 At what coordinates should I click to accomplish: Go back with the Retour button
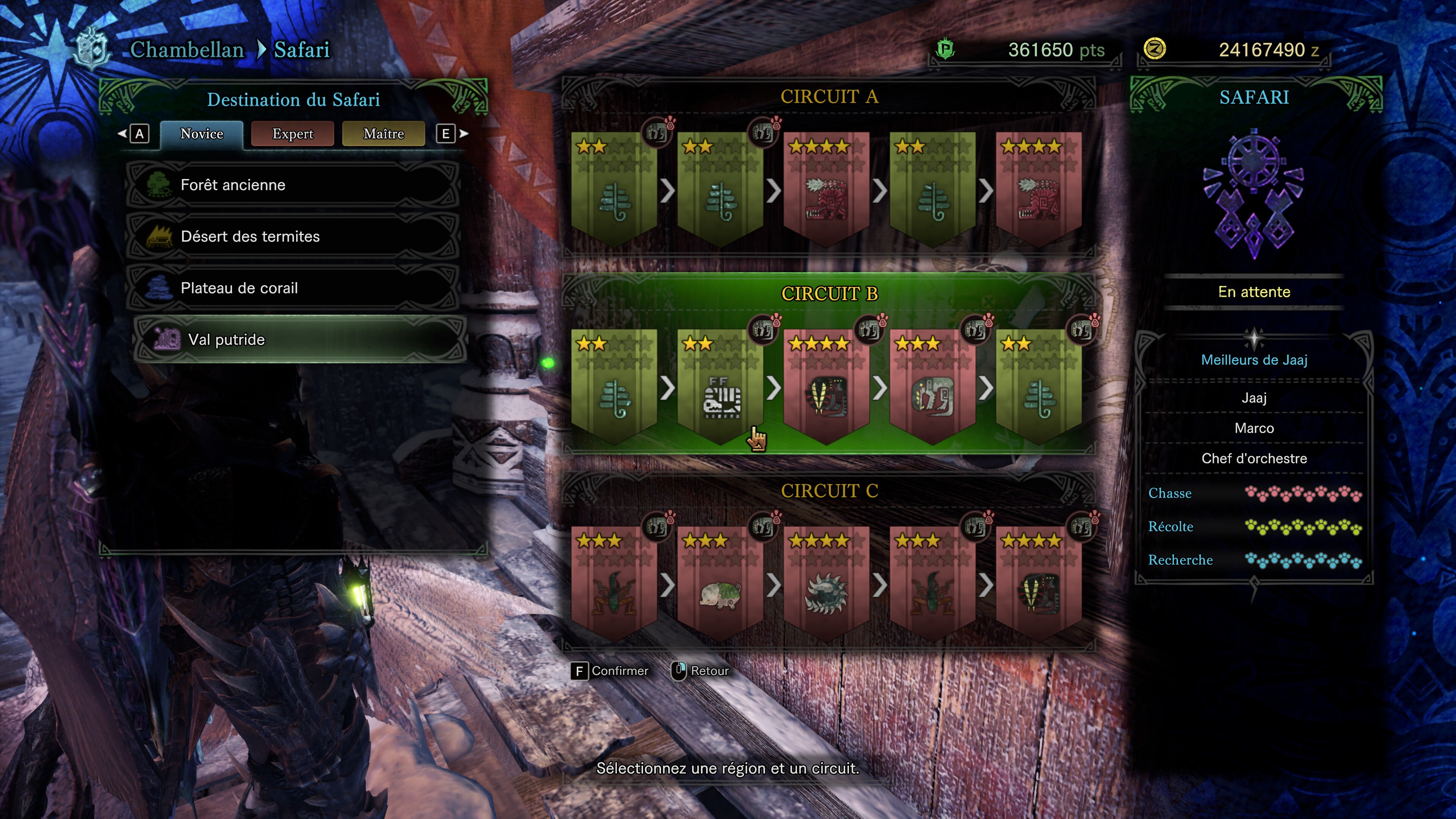(700, 671)
